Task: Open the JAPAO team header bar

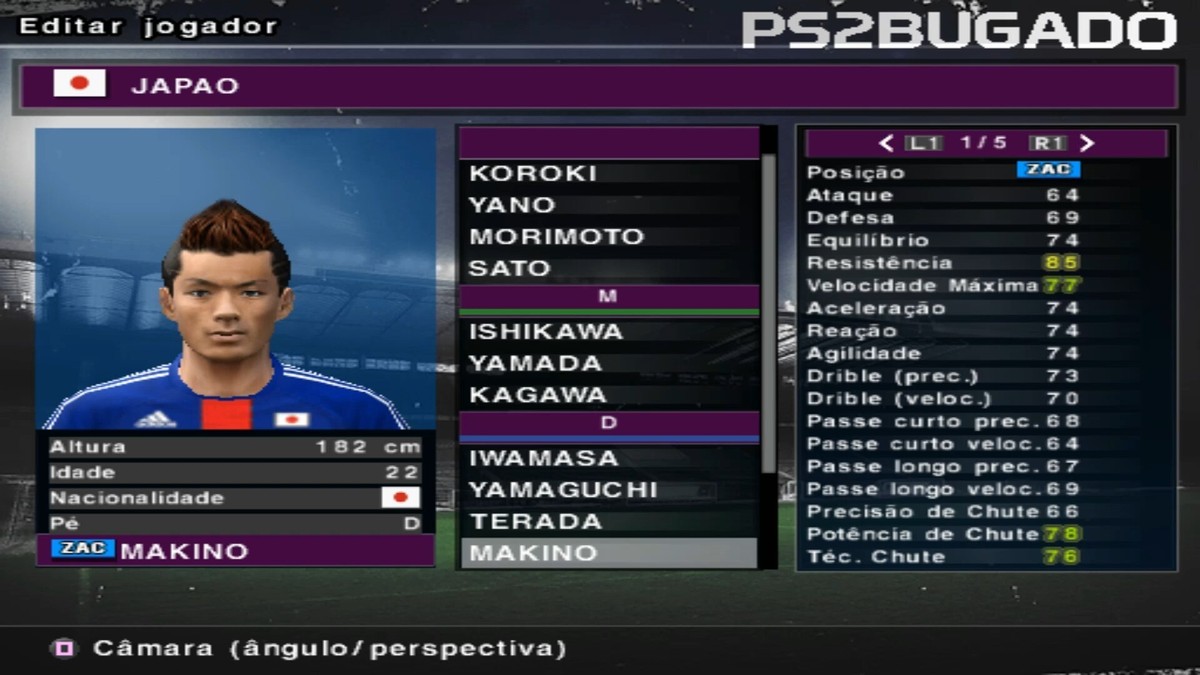Action: [600, 86]
